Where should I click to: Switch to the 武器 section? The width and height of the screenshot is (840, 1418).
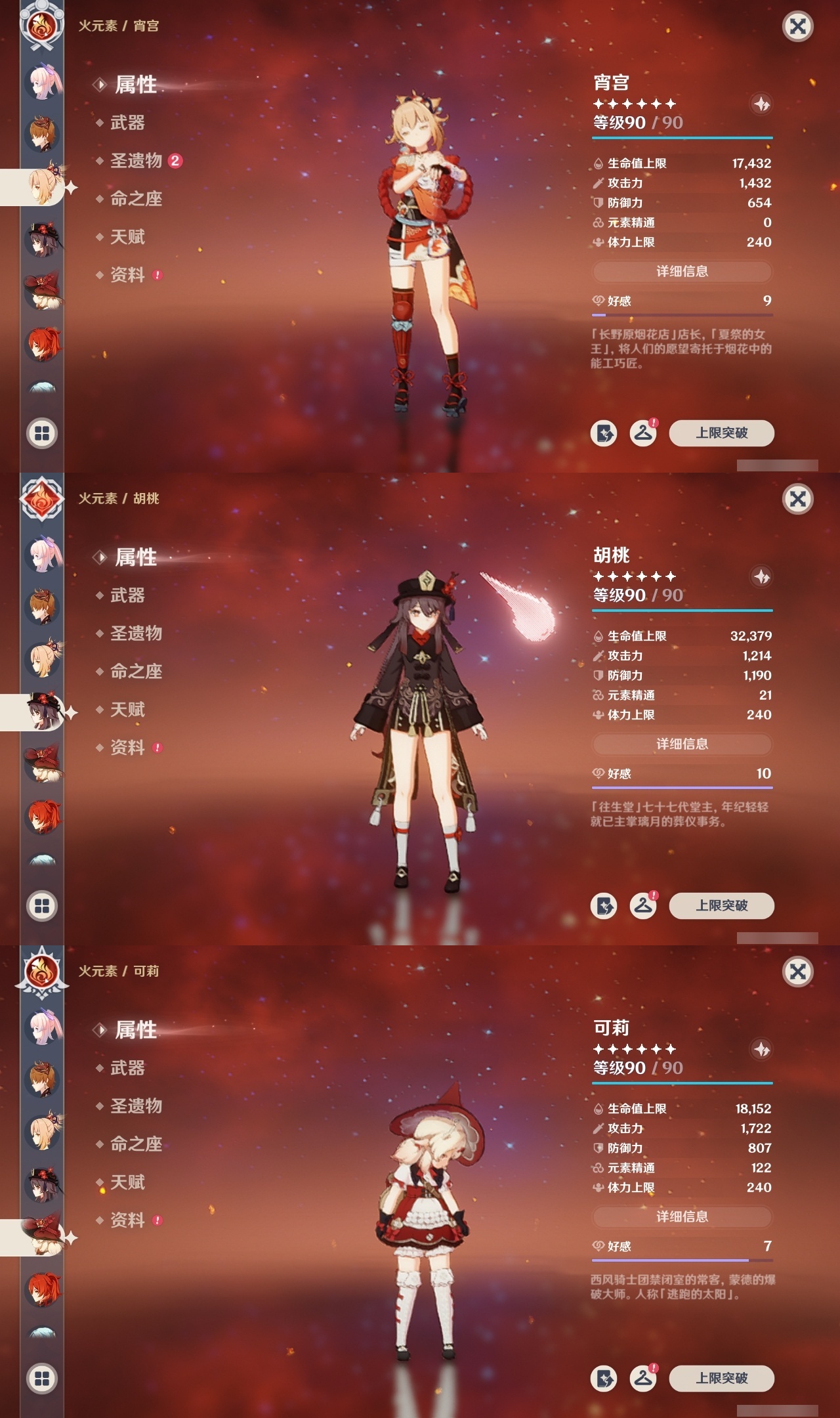click(129, 123)
